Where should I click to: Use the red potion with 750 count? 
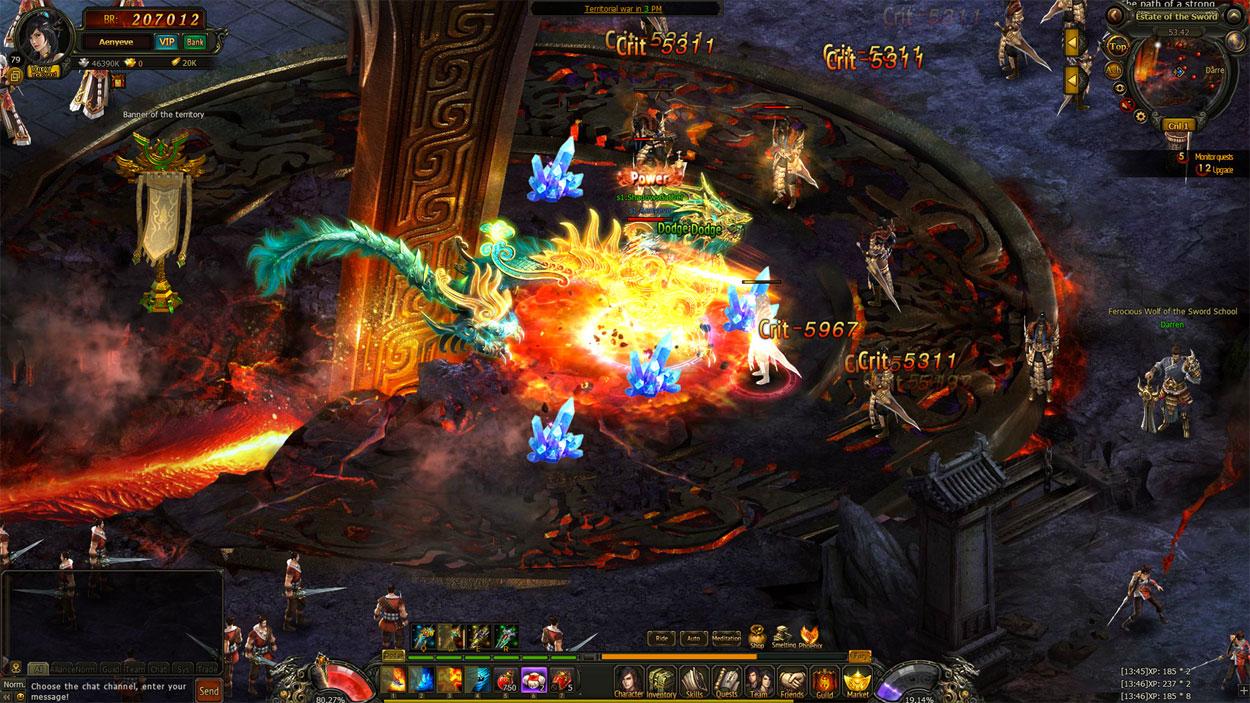click(507, 679)
